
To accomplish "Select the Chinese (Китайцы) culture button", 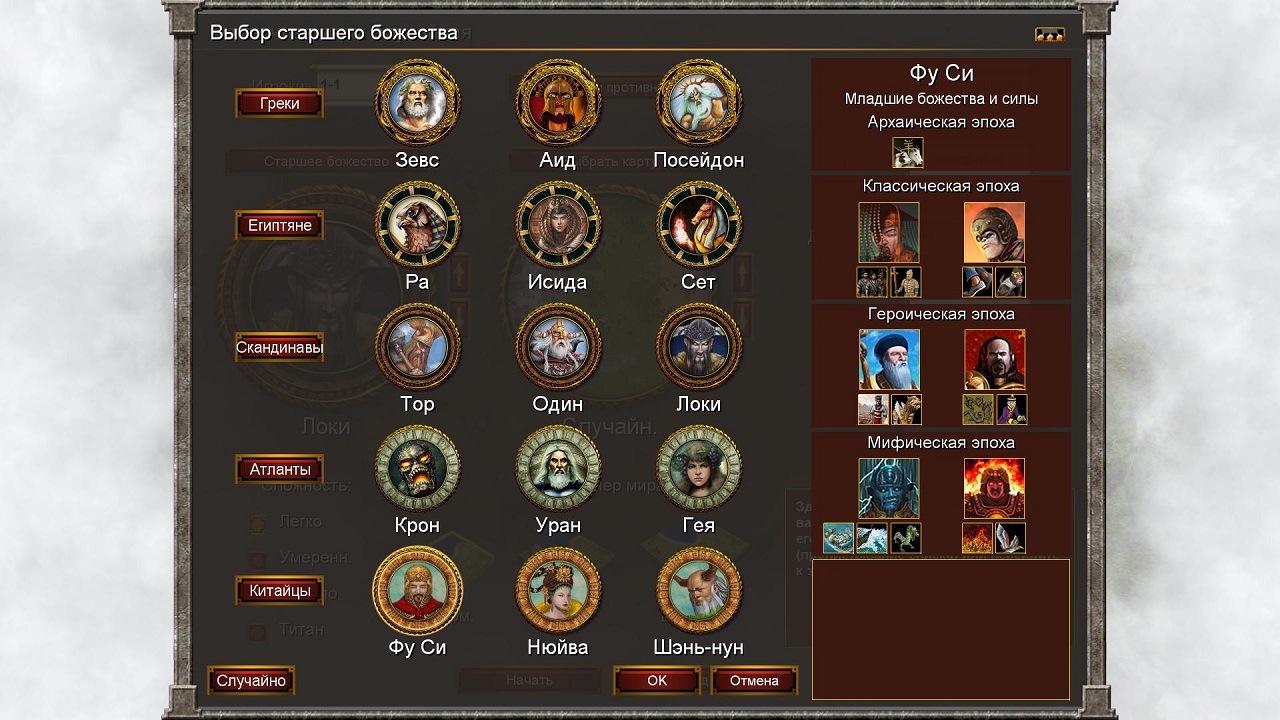I will point(280,591).
